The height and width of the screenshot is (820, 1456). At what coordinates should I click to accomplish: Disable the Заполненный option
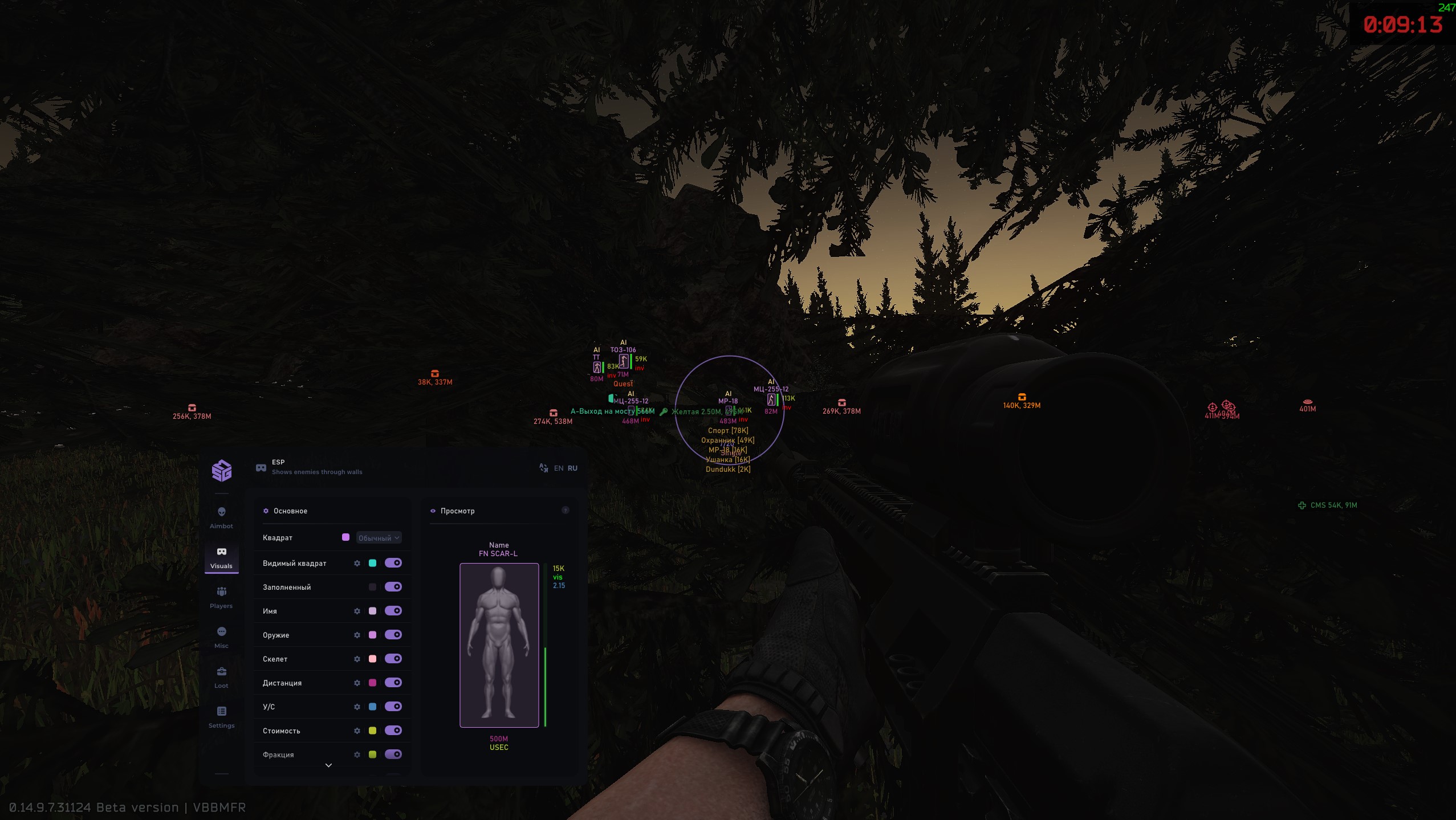[393, 586]
